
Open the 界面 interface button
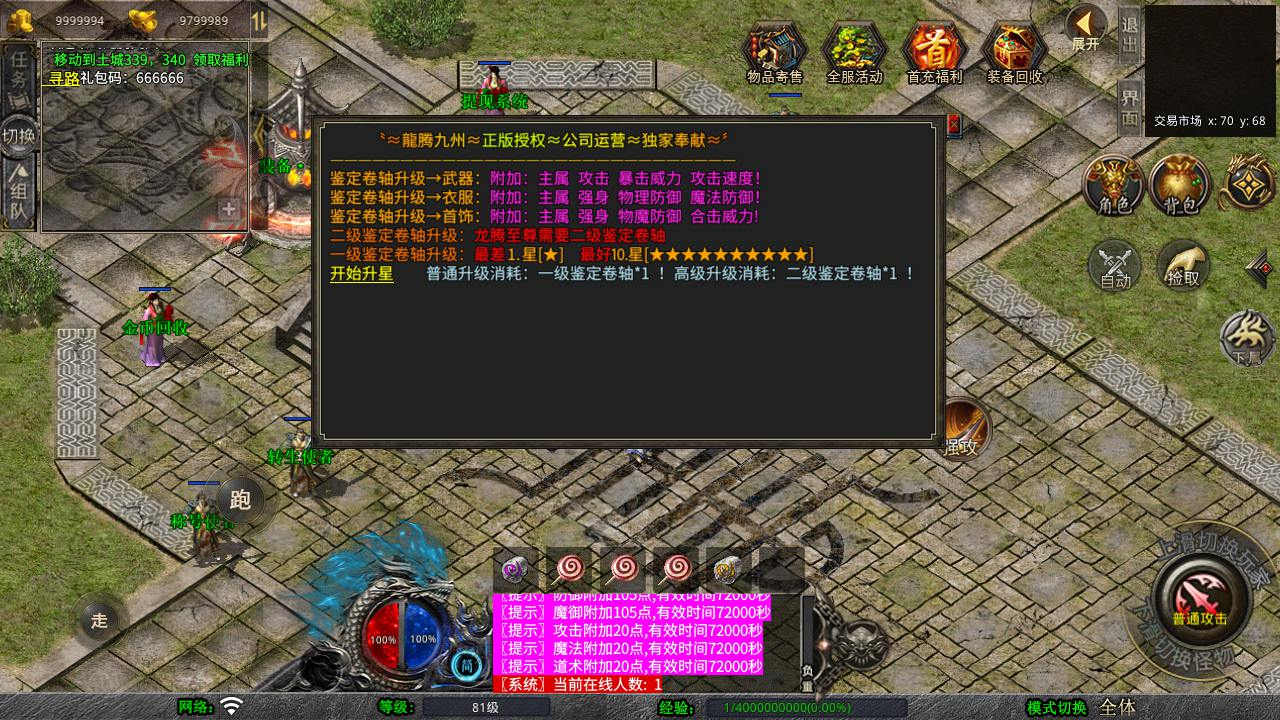pos(1130,107)
